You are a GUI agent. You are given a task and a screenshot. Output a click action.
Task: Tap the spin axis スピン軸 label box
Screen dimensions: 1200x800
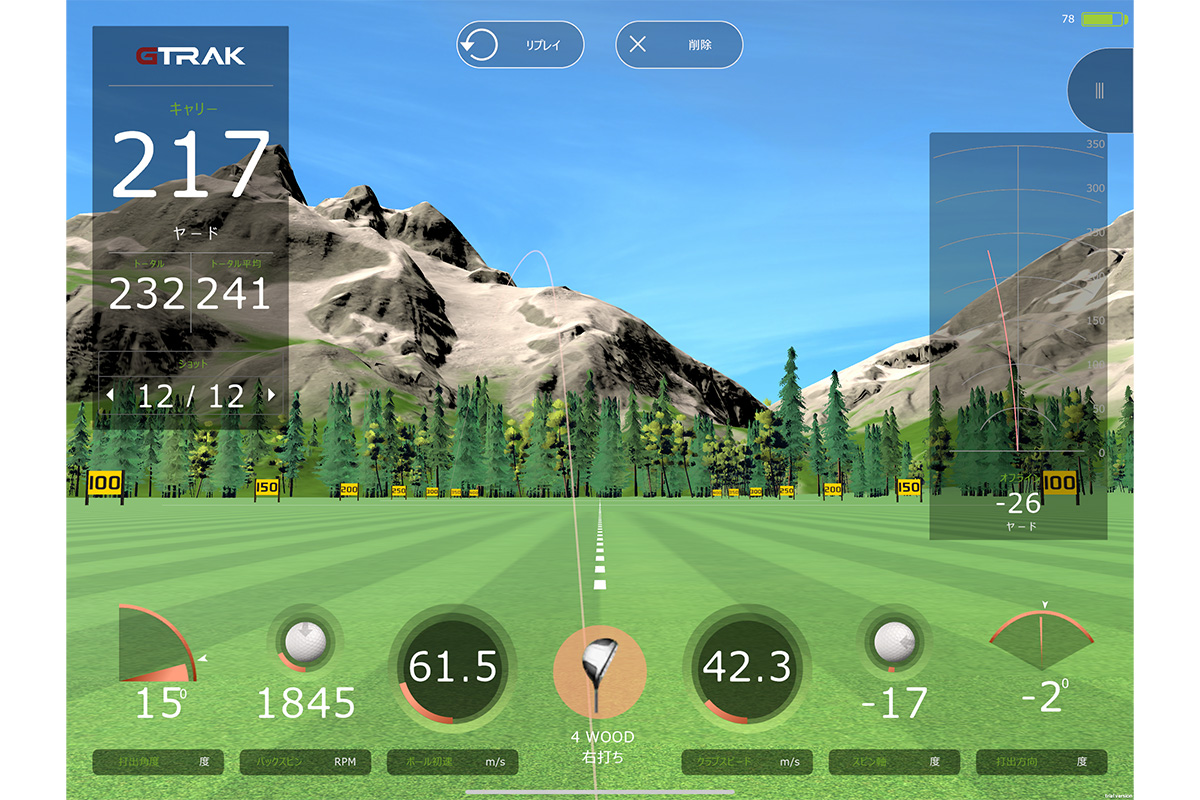click(894, 762)
